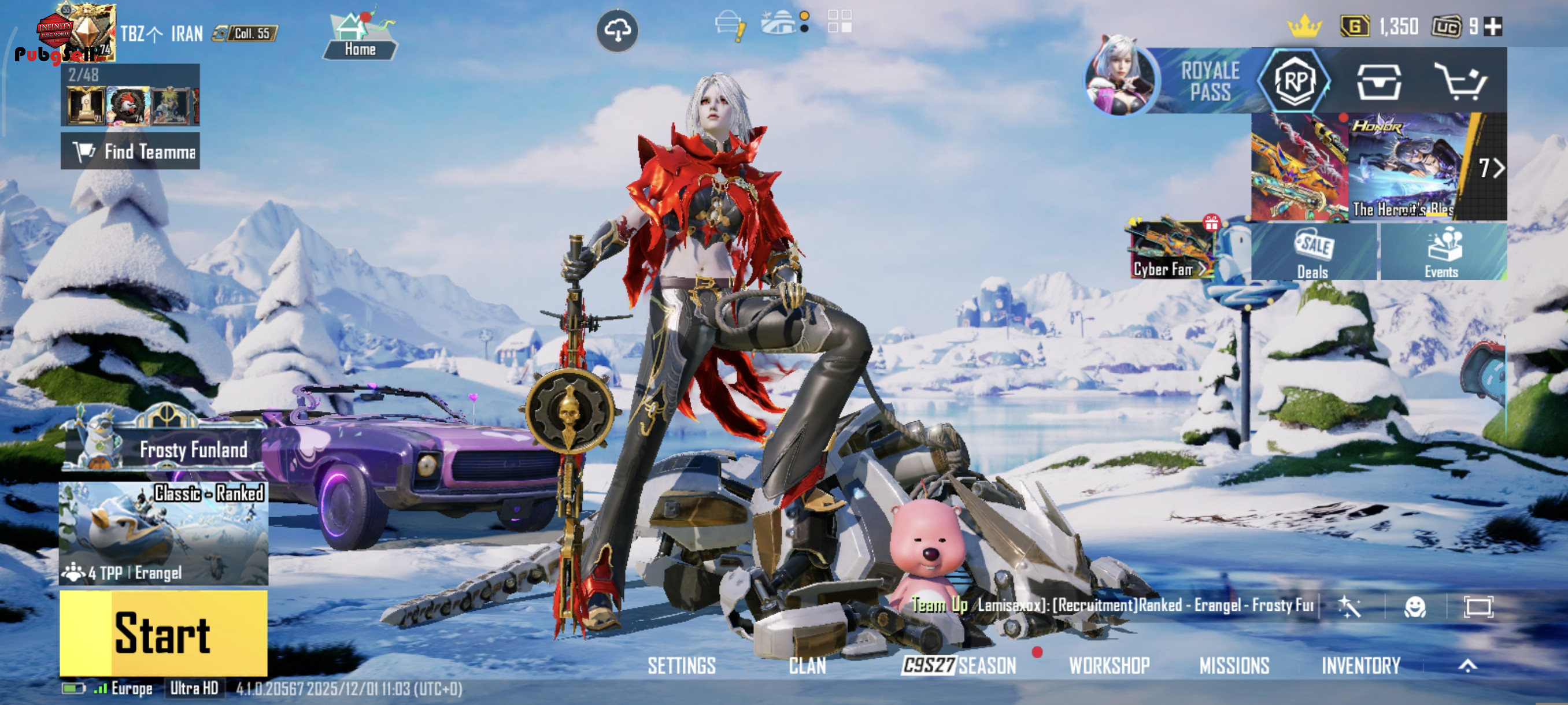
Task: Click the RP hexagon badge
Action: (x=1295, y=81)
